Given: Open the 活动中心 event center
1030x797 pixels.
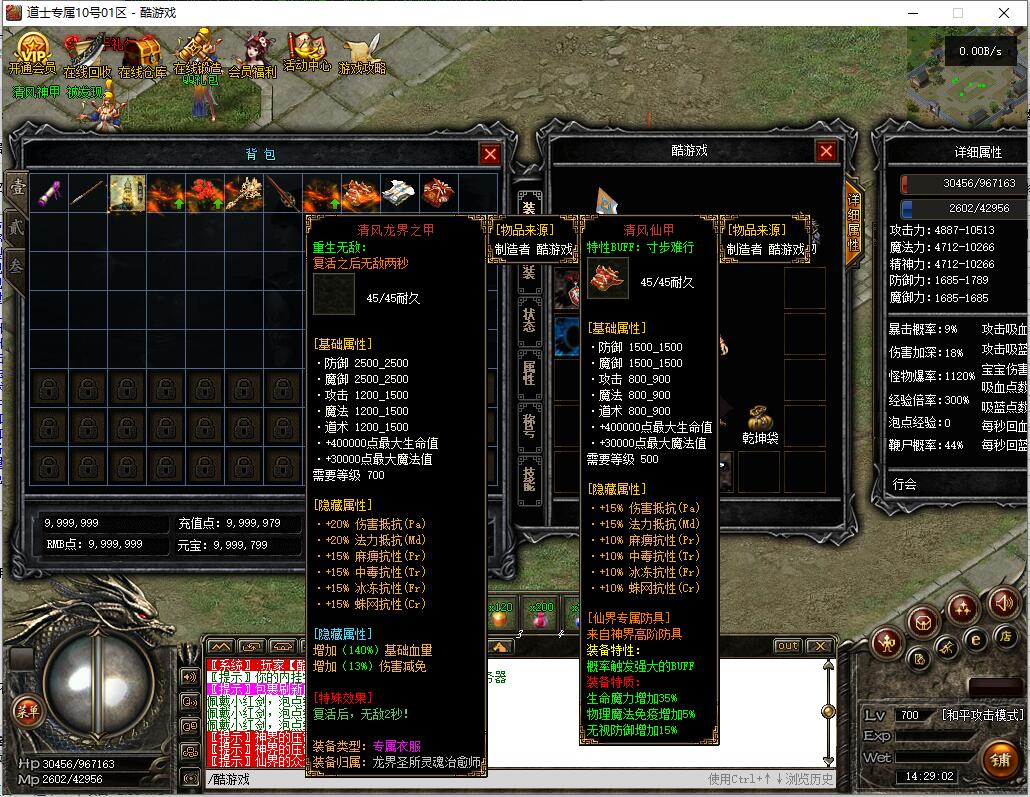Looking at the screenshot, I should [x=306, y=52].
